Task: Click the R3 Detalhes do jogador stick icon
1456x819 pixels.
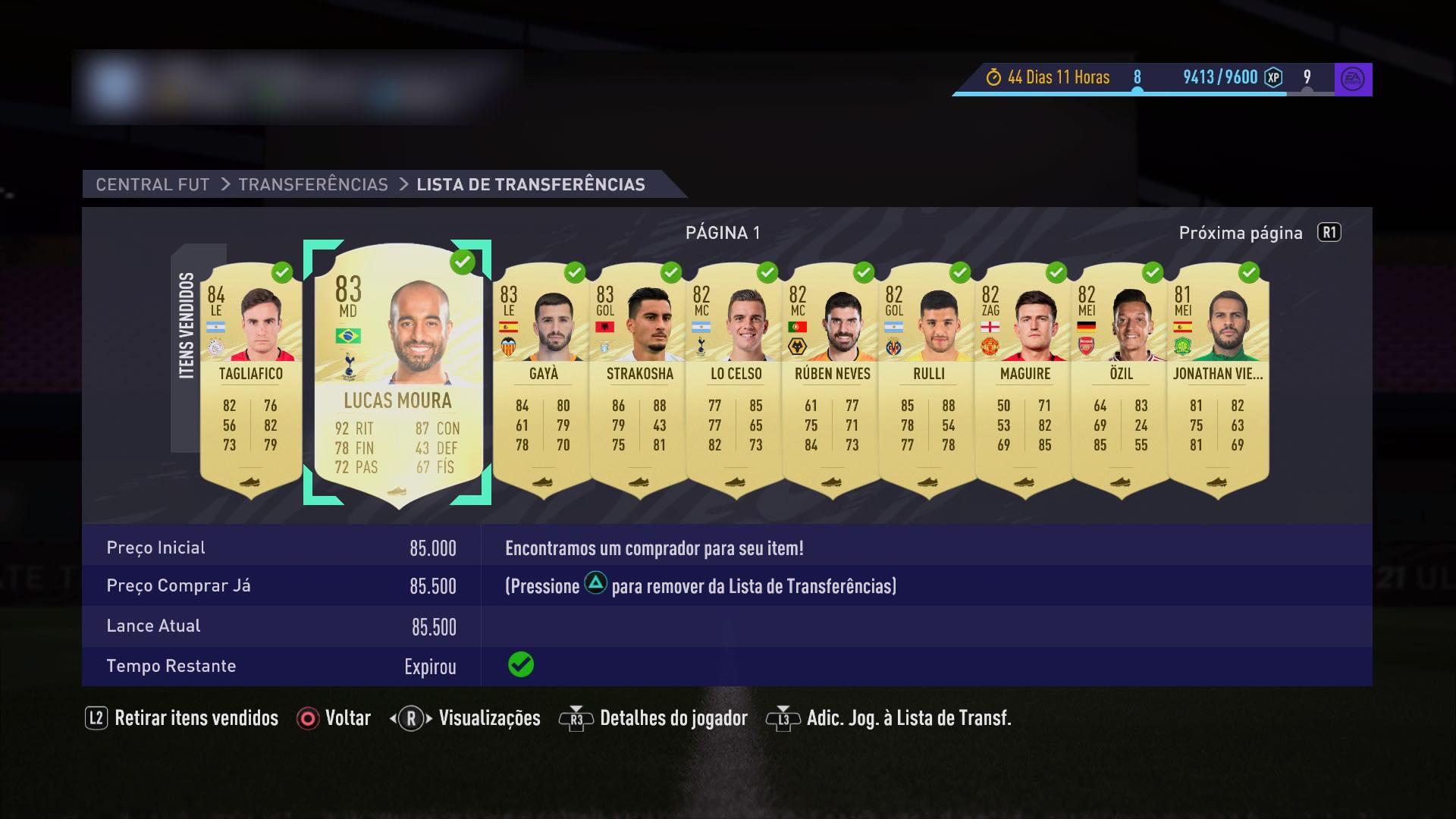Action: (x=576, y=717)
